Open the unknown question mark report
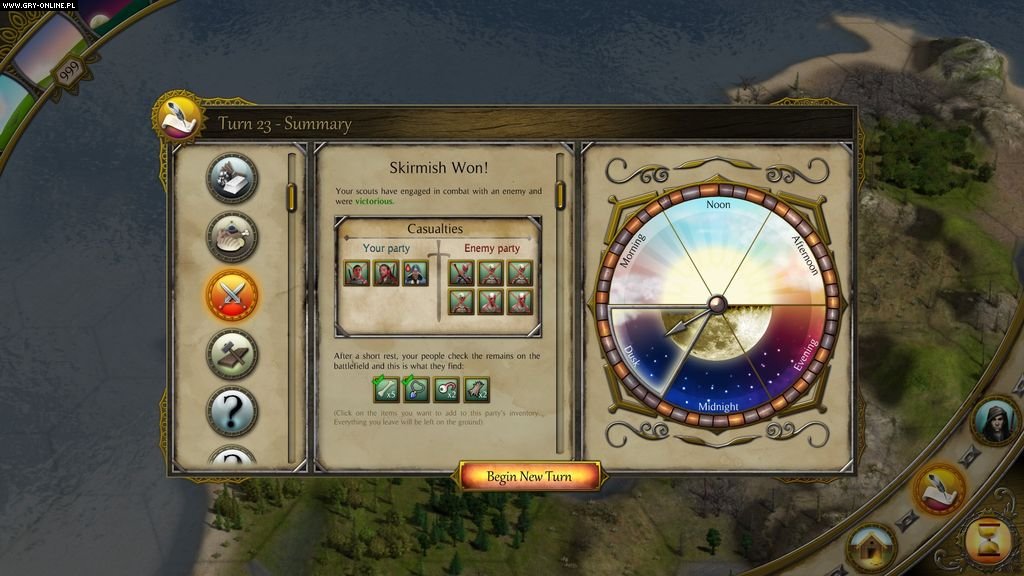The height and width of the screenshot is (576, 1024). pyautogui.click(x=232, y=412)
